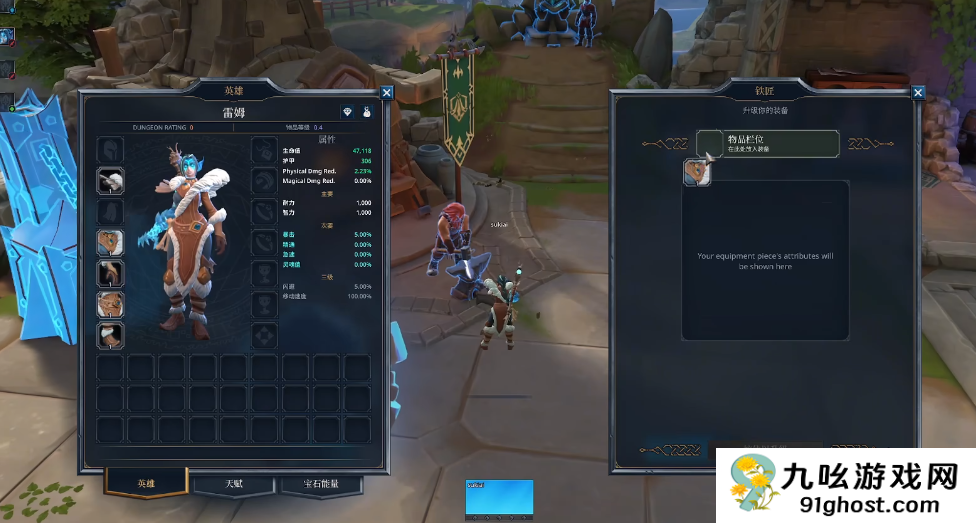Open the 宝石能量 gem energy tab
Screen dimensions: 976x523
coord(320,484)
